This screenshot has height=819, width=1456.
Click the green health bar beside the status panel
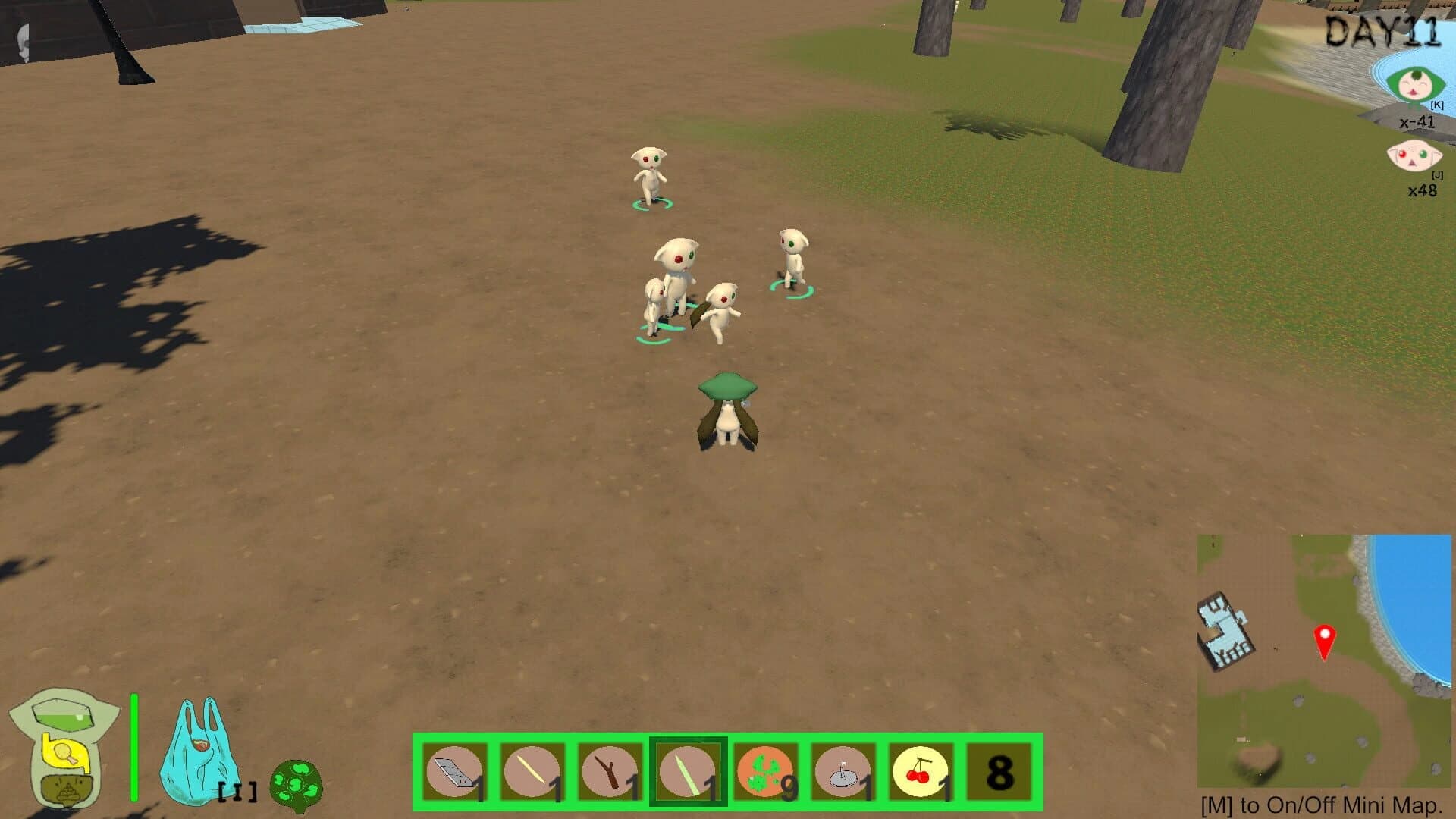pos(135,747)
